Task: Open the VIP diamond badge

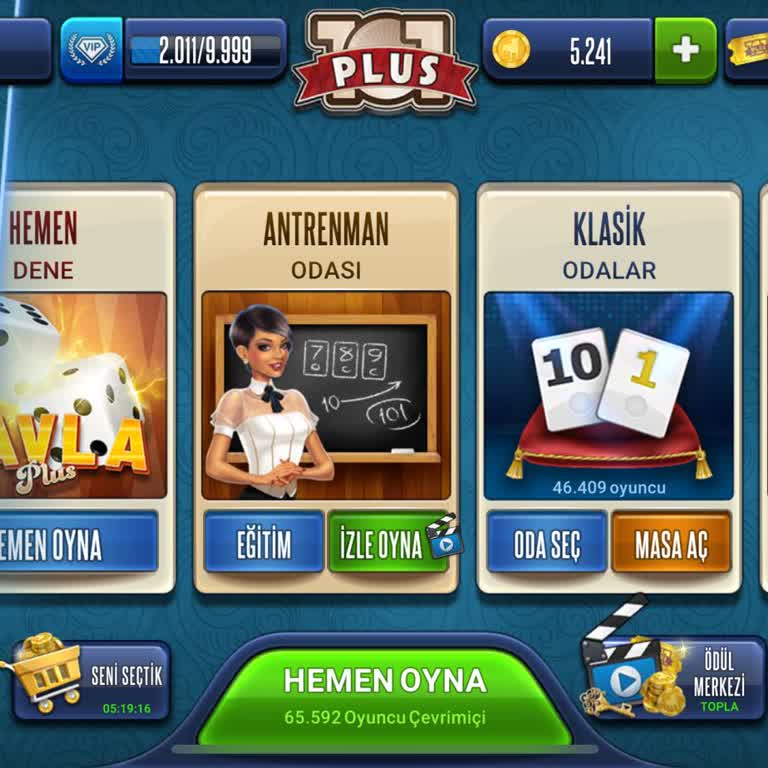Action: [x=91, y=50]
